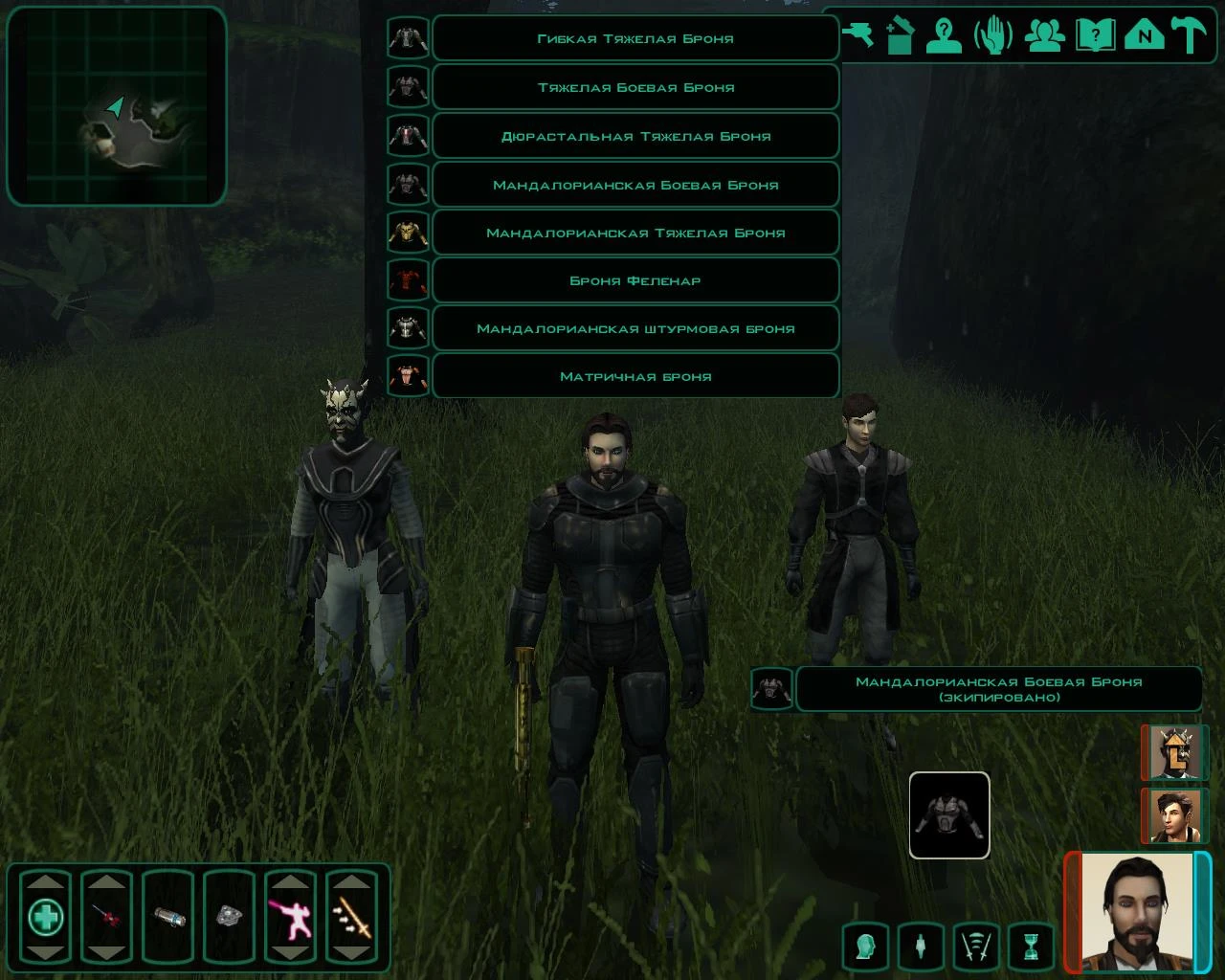Image resolution: width=1225 pixels, height=980 pixels.
Task: Click the raised hand Force powers icon
Action: click(995, 36)
